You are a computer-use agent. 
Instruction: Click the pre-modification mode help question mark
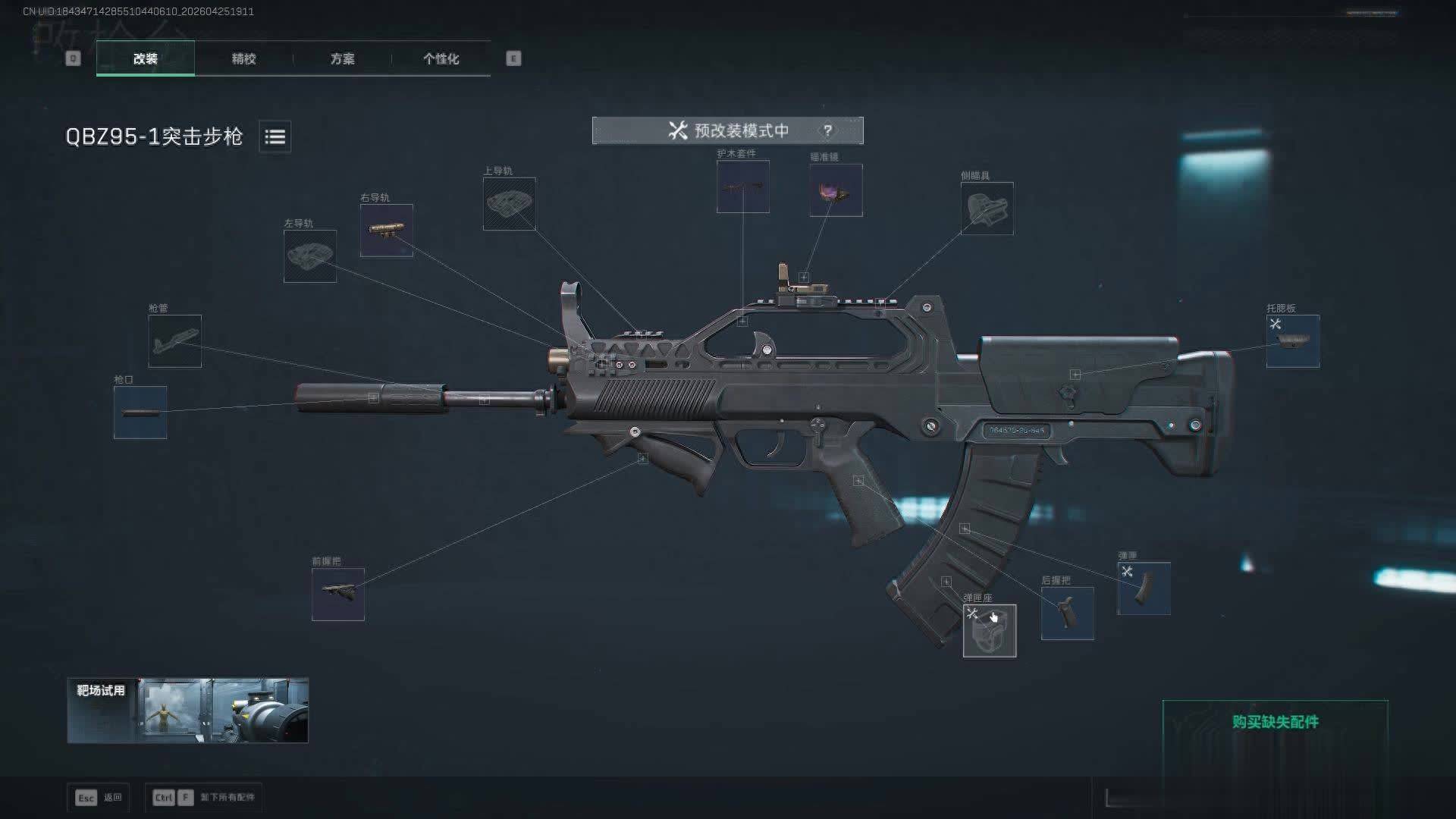click(x=827, y=130)
